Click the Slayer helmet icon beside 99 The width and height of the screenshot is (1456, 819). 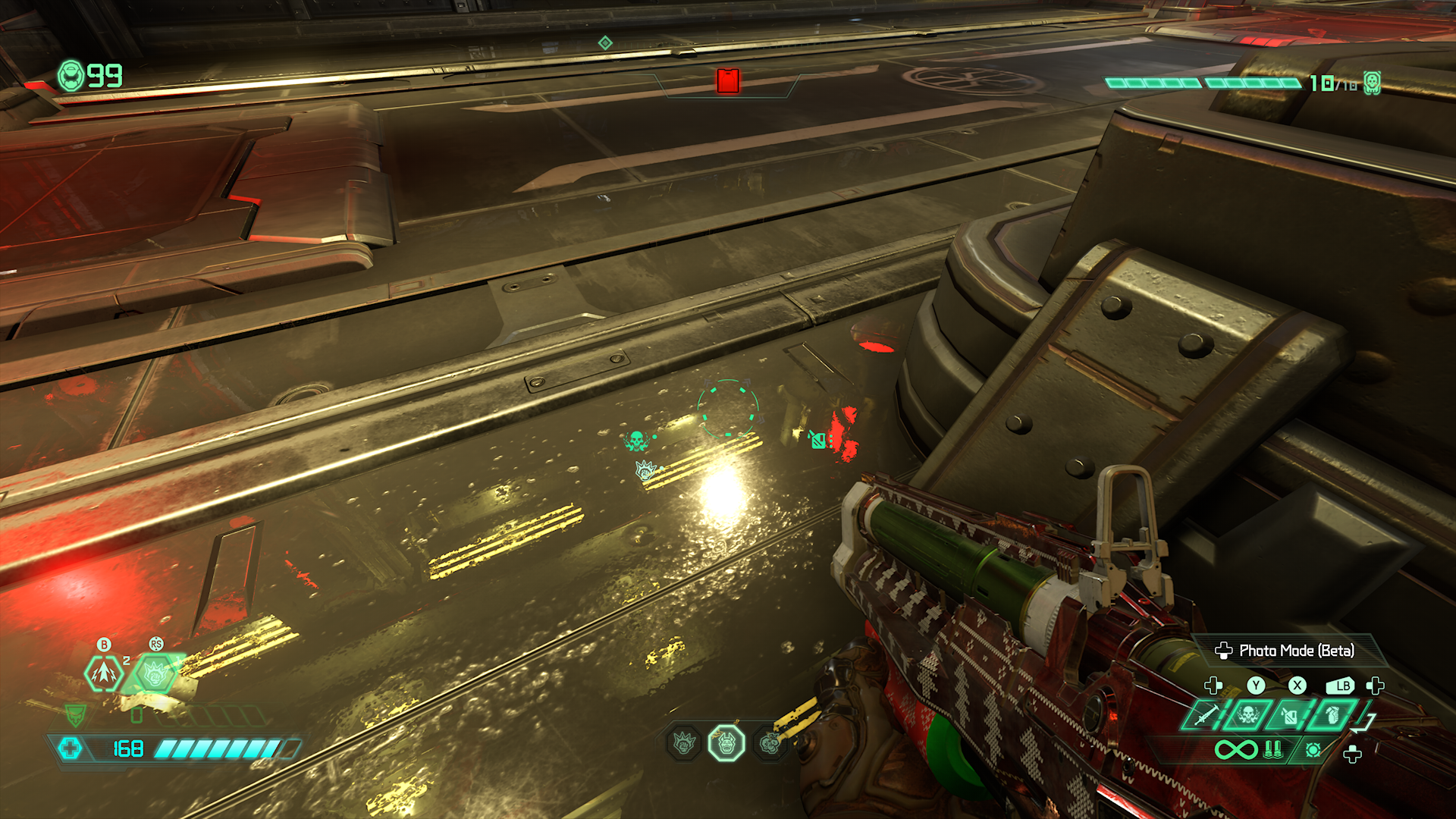[x=71, y=76]
